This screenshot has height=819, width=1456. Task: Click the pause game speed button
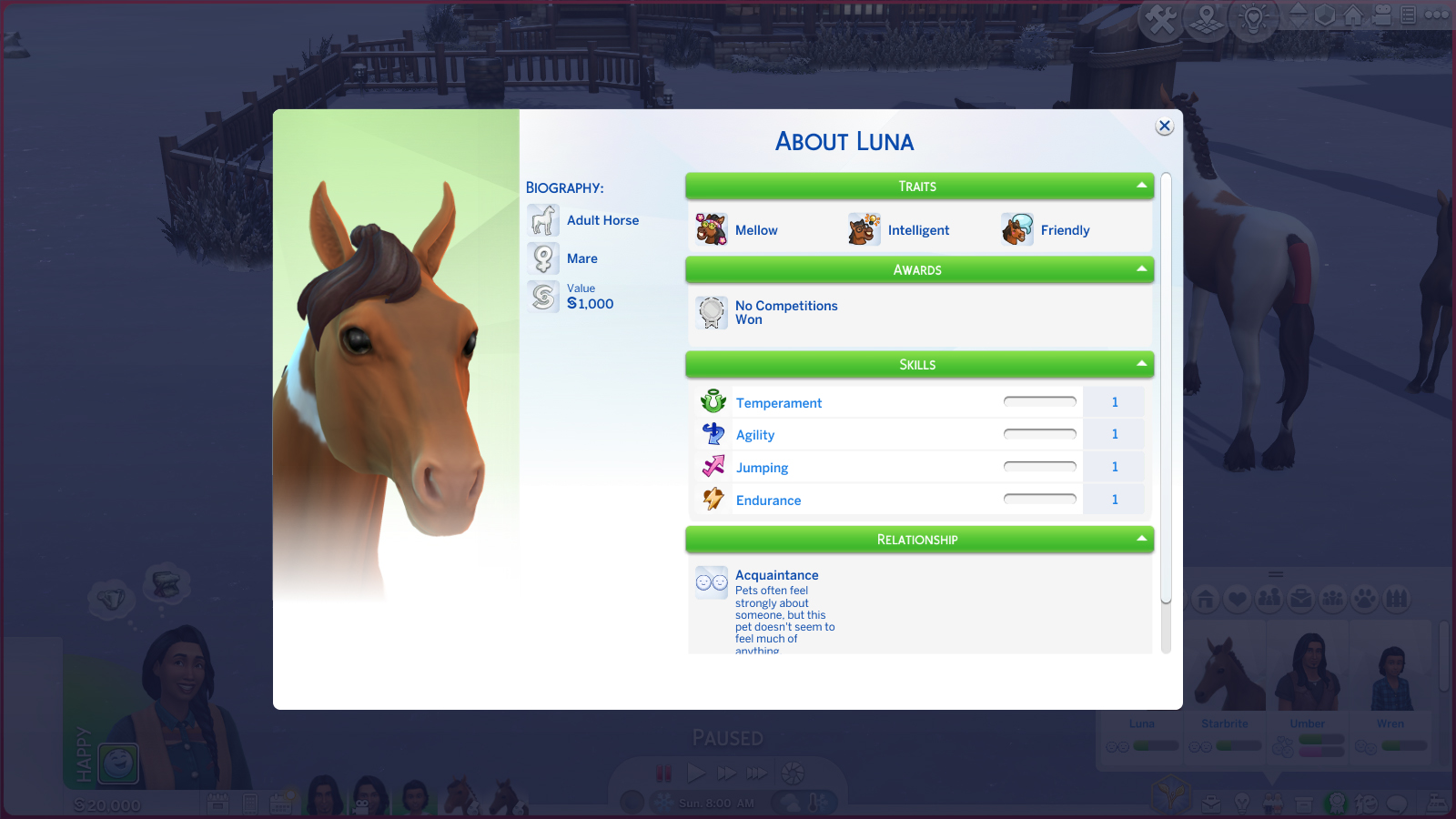tap(664, 773)
